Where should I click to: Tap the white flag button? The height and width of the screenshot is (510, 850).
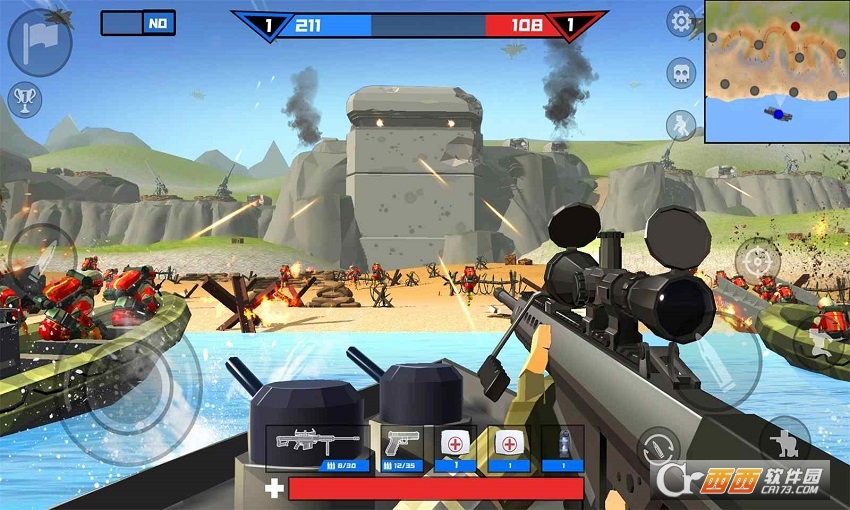[39, 43]
